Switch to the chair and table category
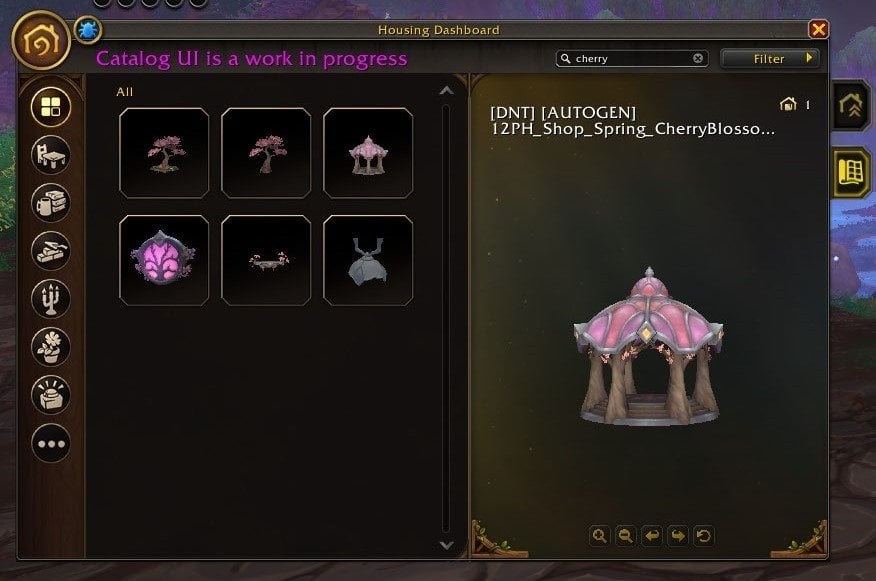 coord(51,154)
